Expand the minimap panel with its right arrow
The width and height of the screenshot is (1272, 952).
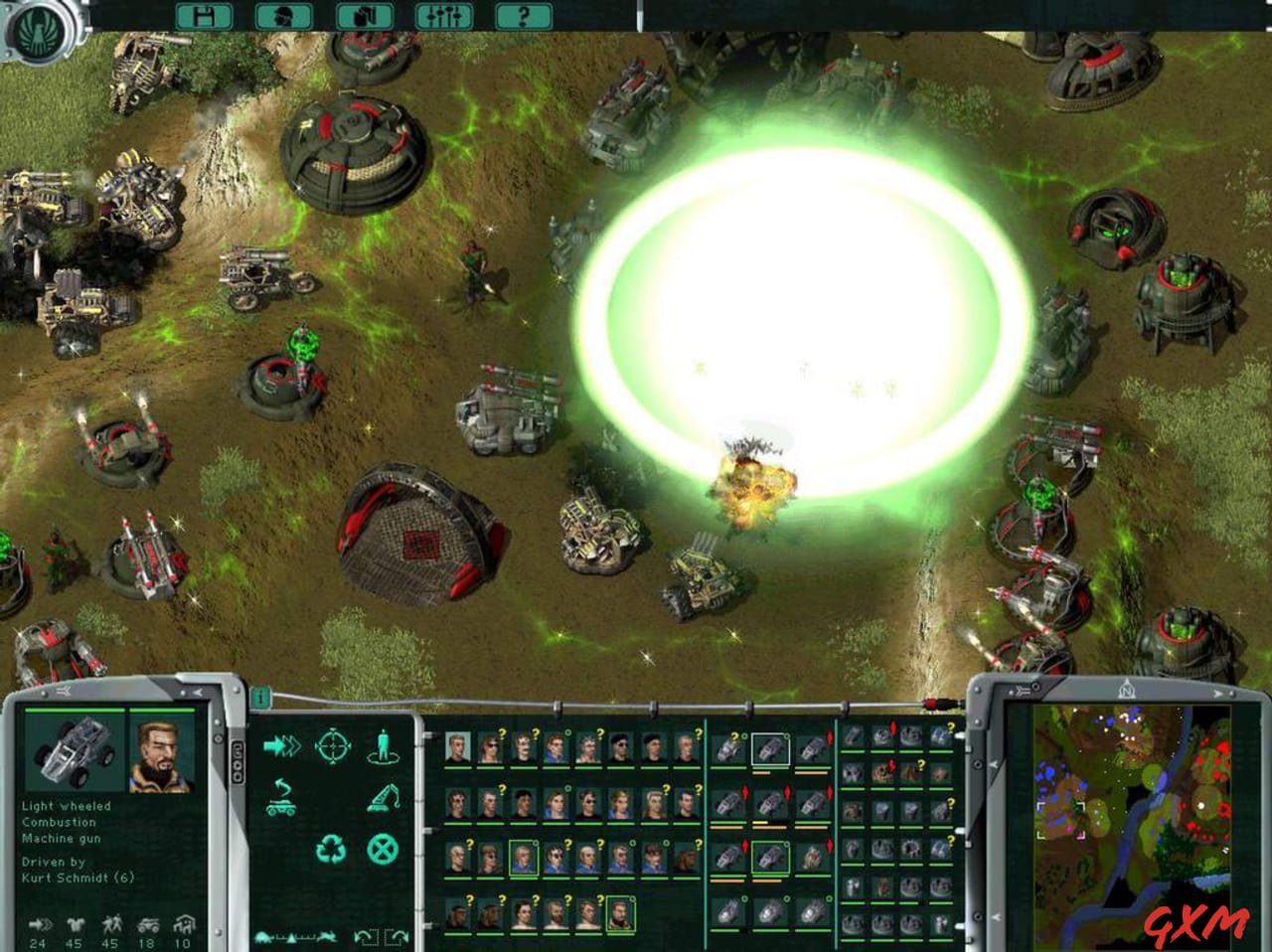(x=1217, y=693)
